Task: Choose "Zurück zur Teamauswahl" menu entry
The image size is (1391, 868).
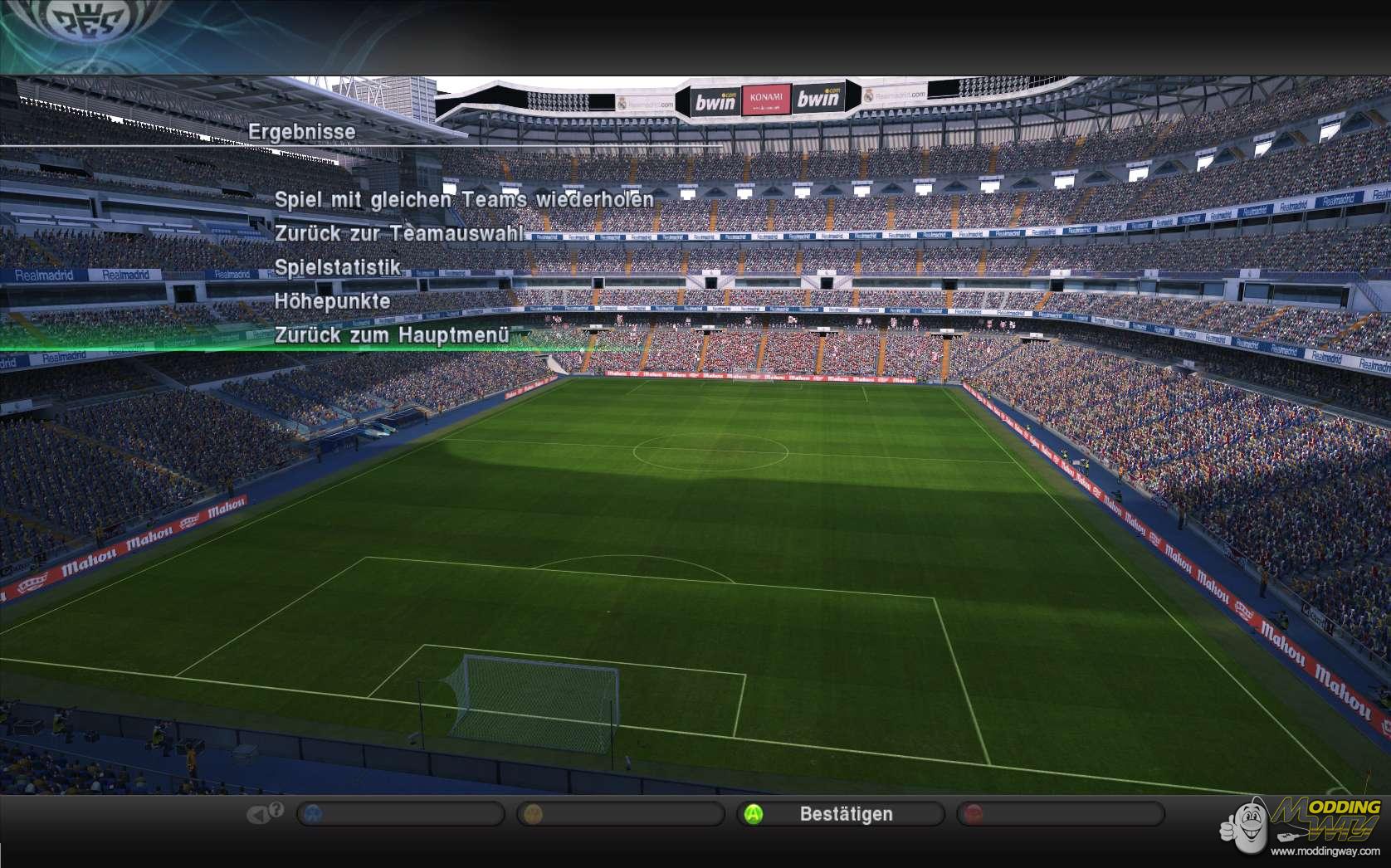Action: tap(399, 234)
